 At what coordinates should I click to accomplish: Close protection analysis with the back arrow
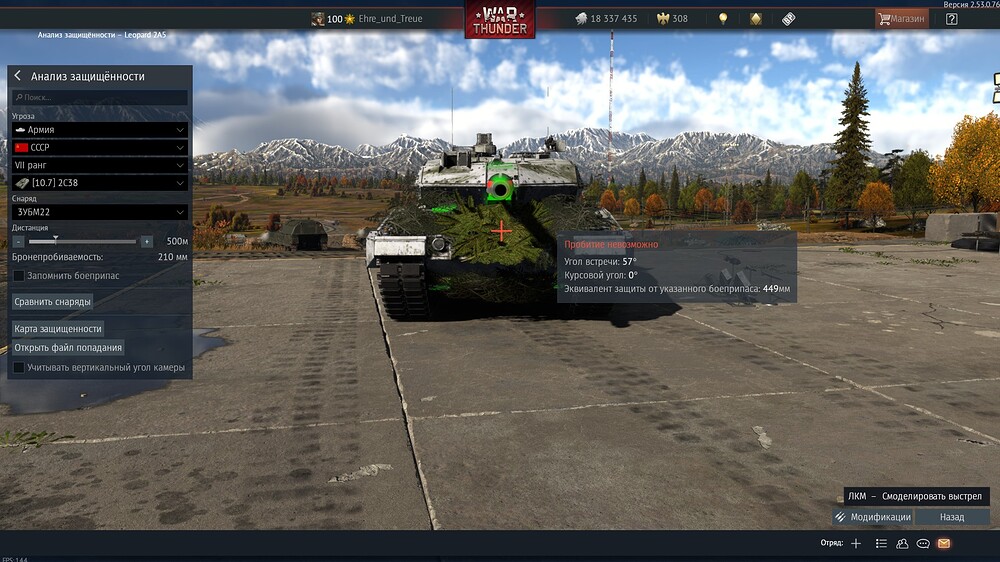(x=18, y=76)
